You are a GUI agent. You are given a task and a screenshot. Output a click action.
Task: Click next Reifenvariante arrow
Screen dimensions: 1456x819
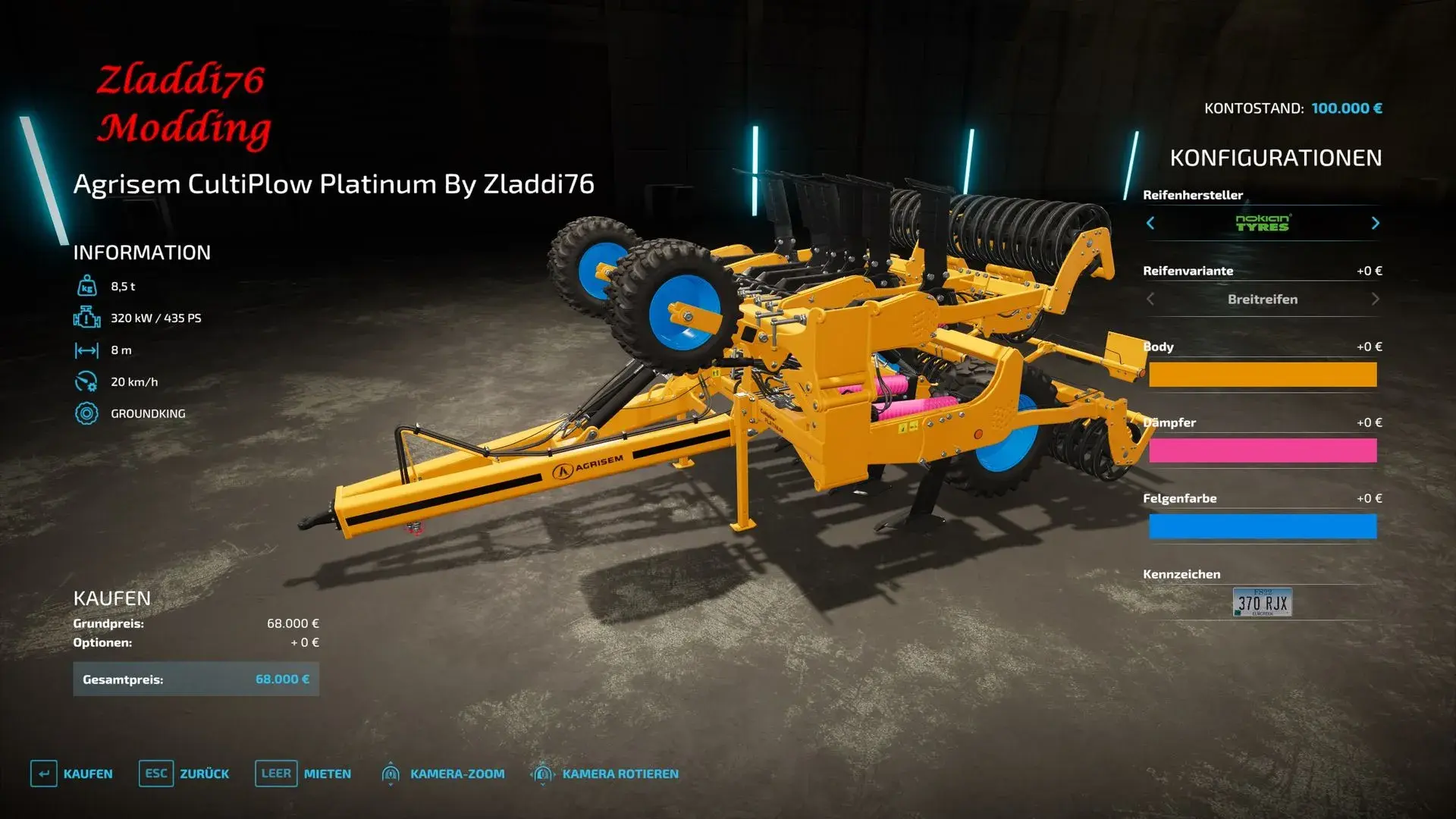(x=1375, y=299)
